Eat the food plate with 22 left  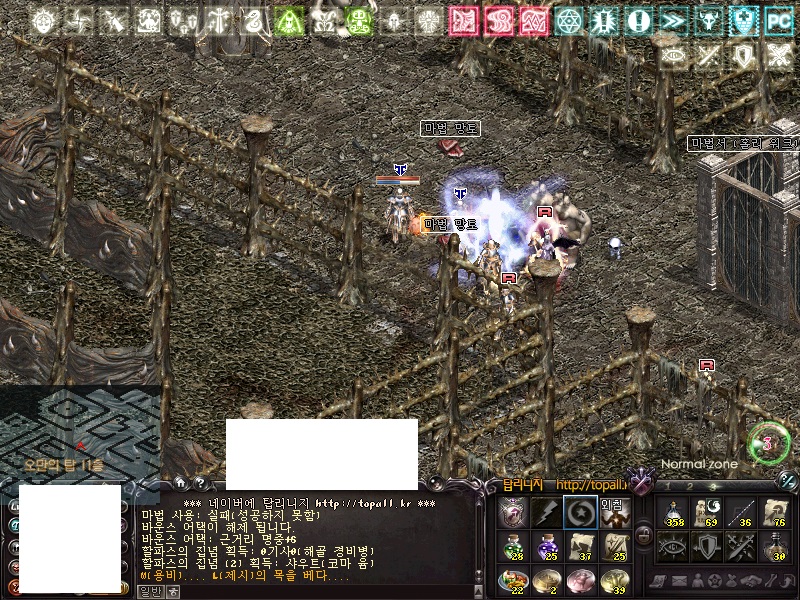[513, 580]
